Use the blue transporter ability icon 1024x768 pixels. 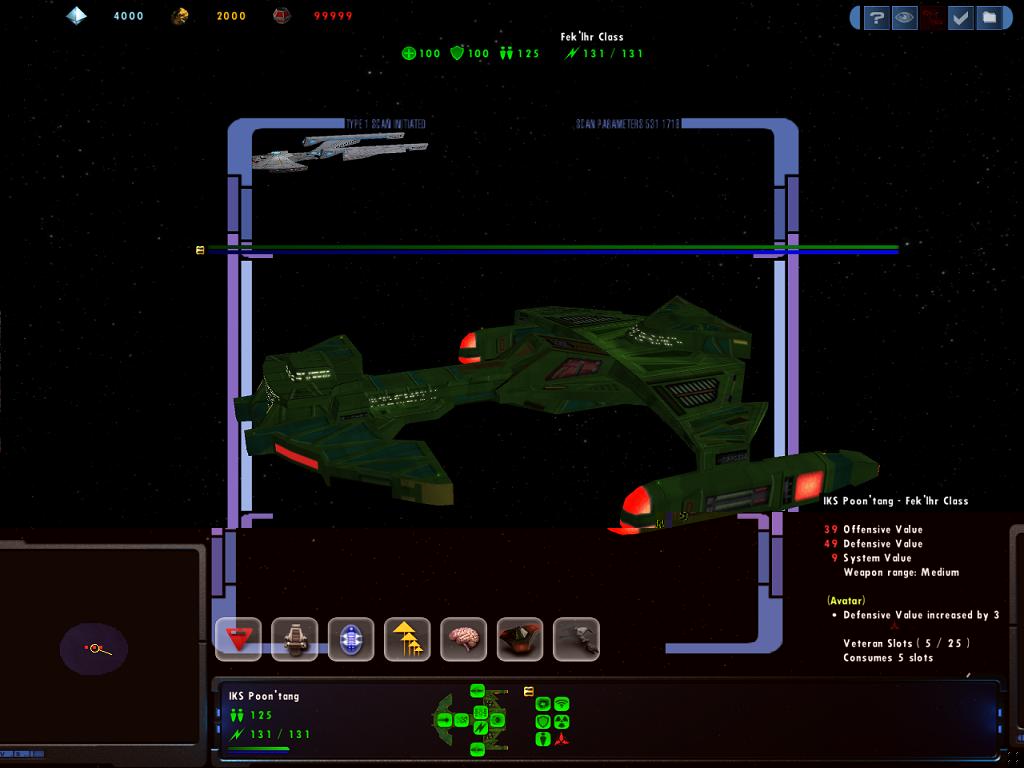[x=351, y=639]
